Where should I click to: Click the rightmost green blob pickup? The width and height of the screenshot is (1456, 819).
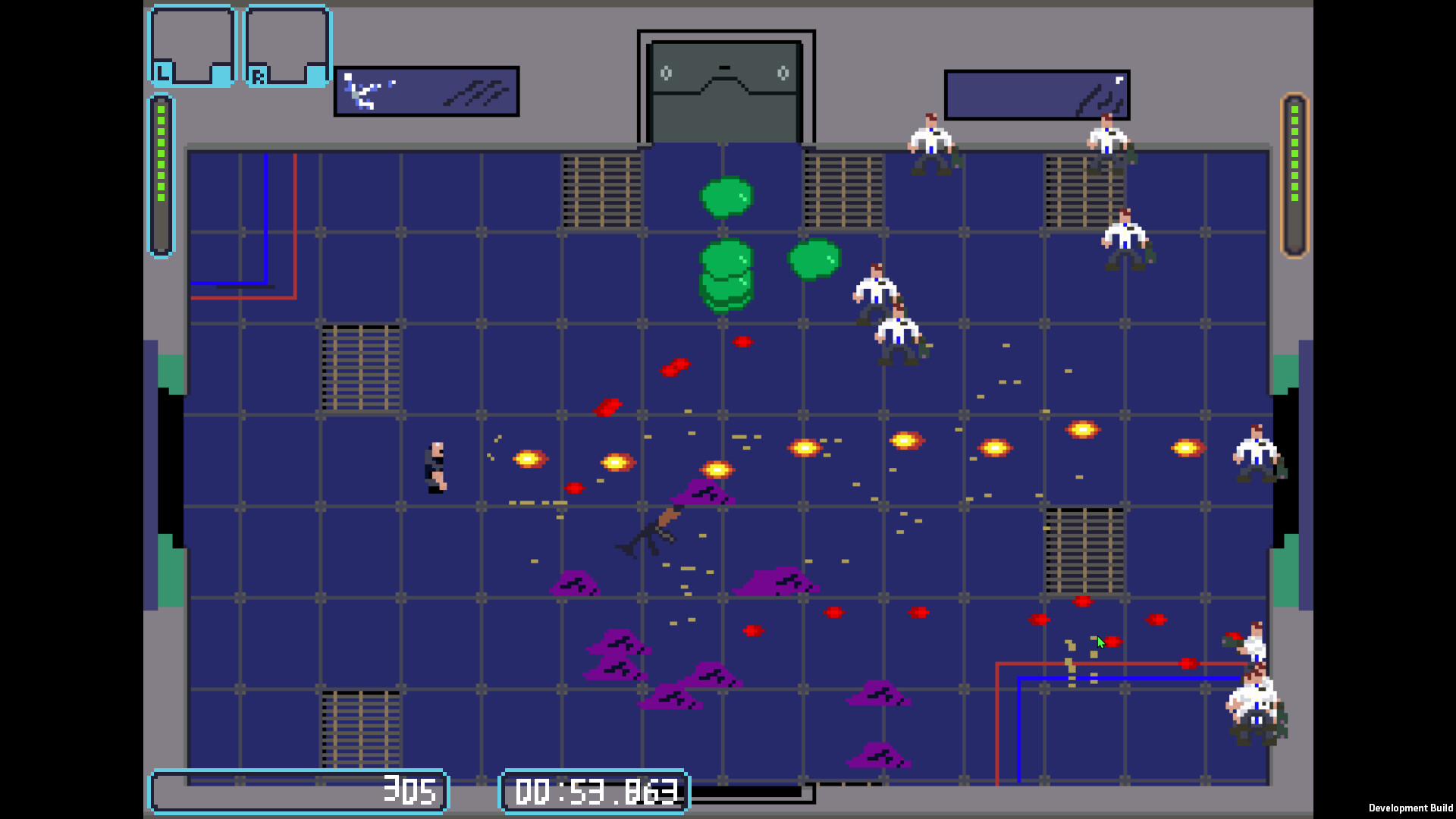point(815,260)
